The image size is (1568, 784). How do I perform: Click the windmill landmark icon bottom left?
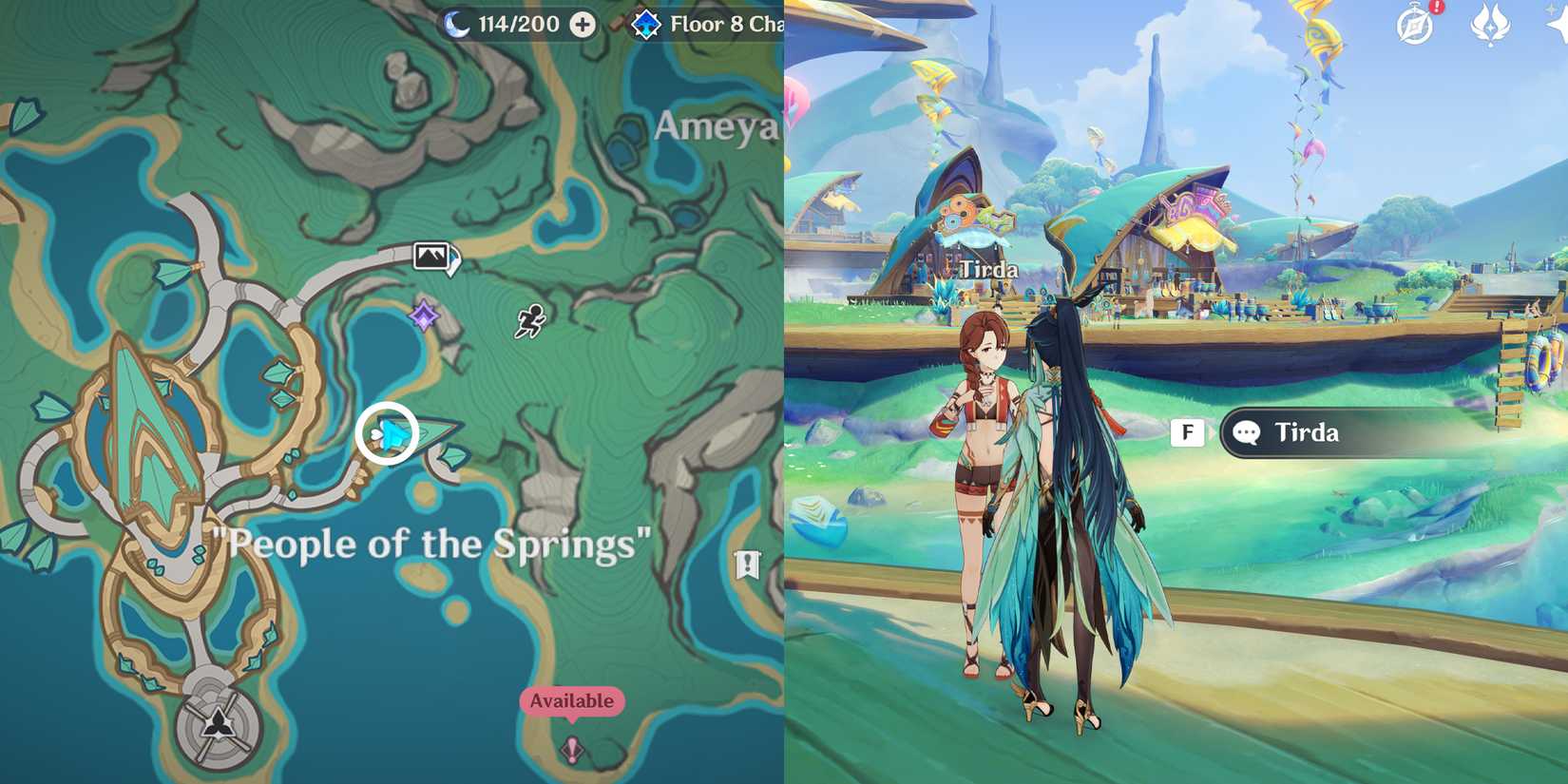[x=217, y=727]
